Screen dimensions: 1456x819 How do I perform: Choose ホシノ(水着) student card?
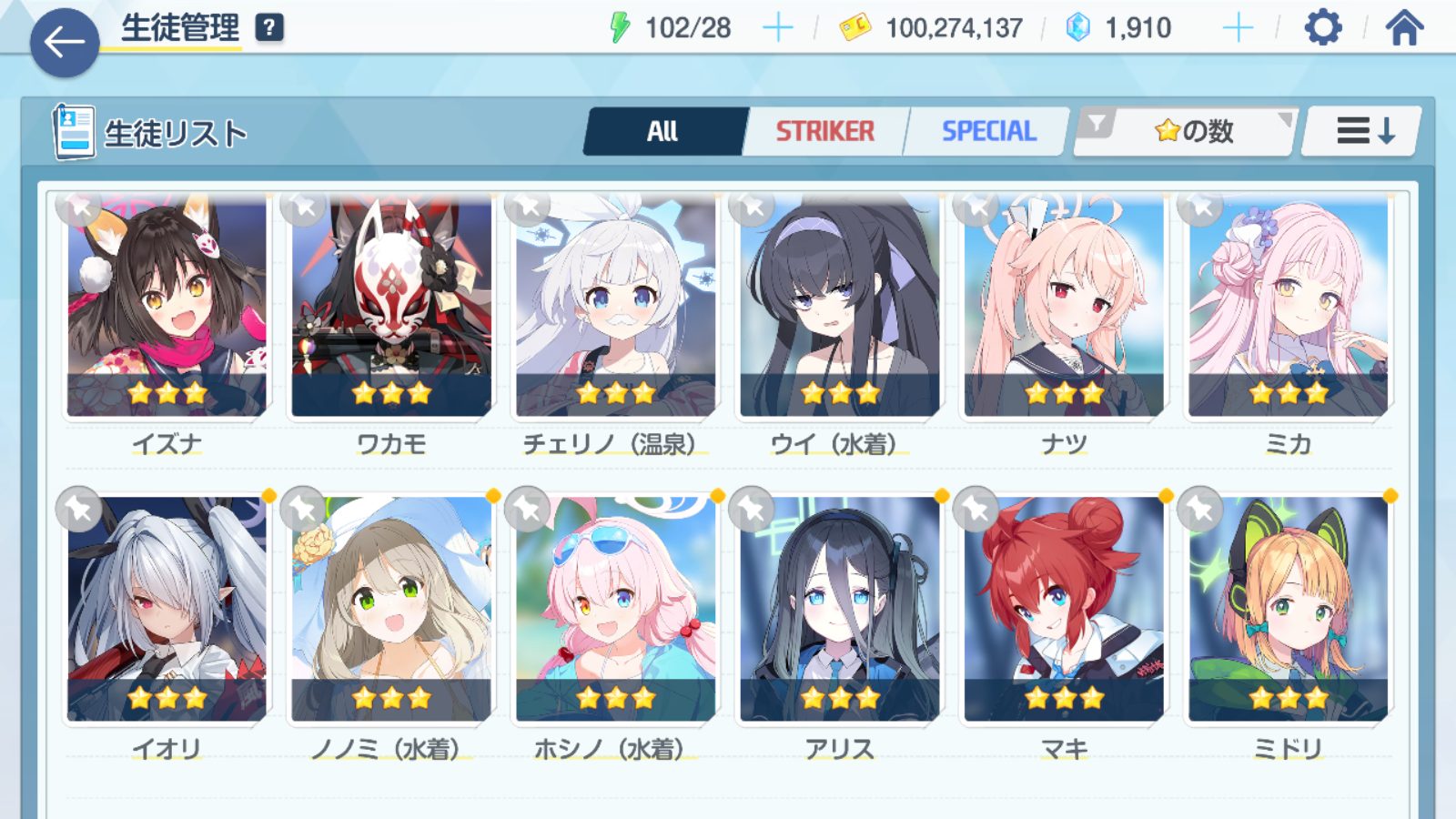coord(615,609)
